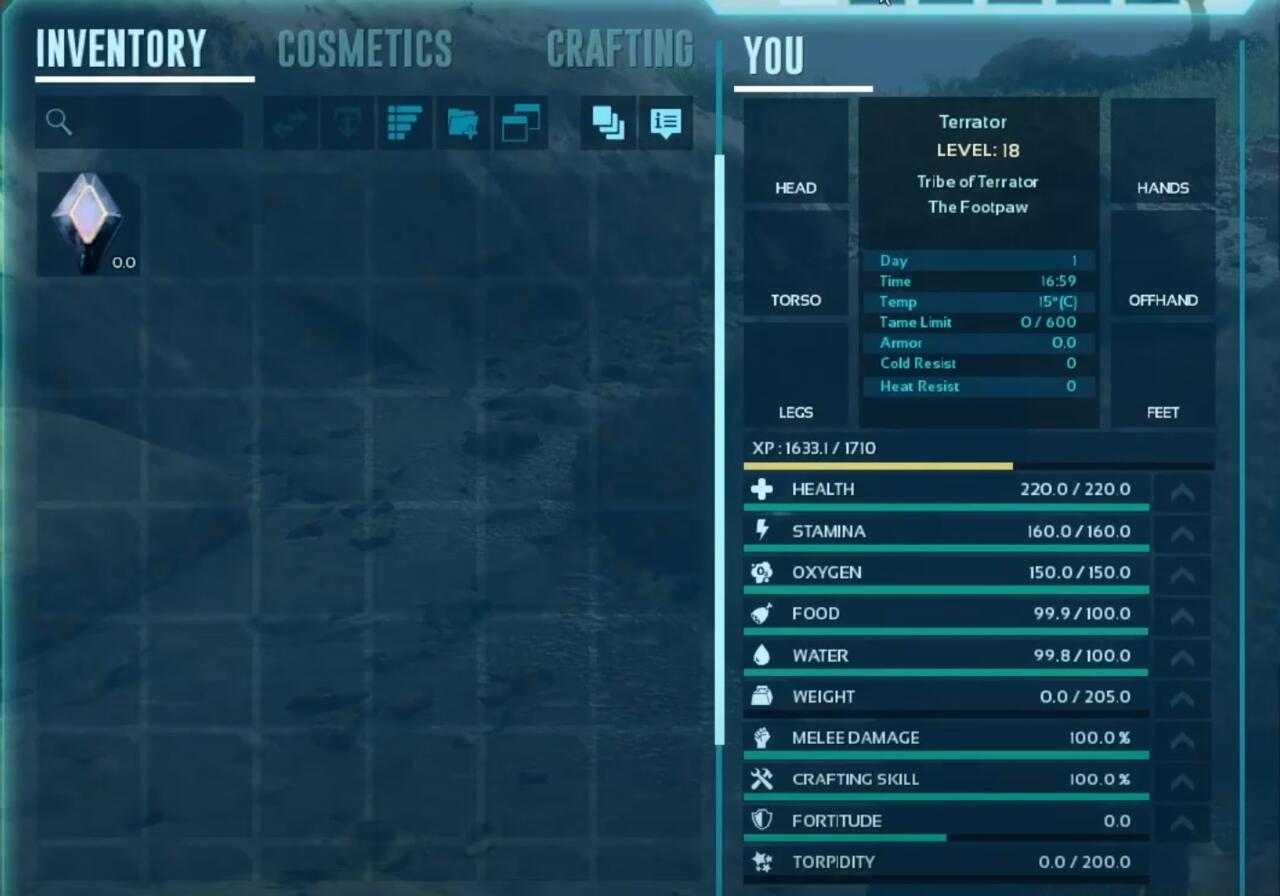Increase Health using its level-up chevron

click(1182, 491)
